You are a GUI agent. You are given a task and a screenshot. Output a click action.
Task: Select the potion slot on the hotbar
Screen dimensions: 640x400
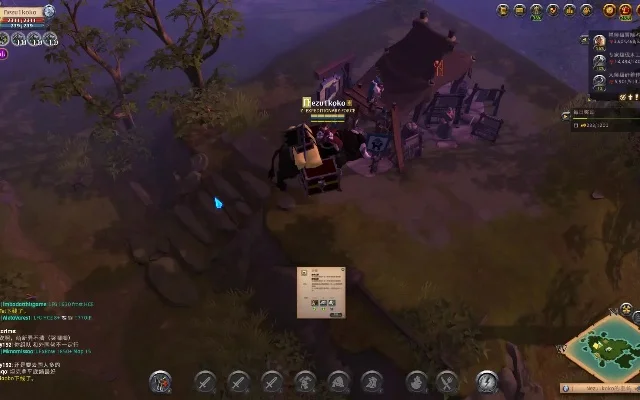click(415, 381)
